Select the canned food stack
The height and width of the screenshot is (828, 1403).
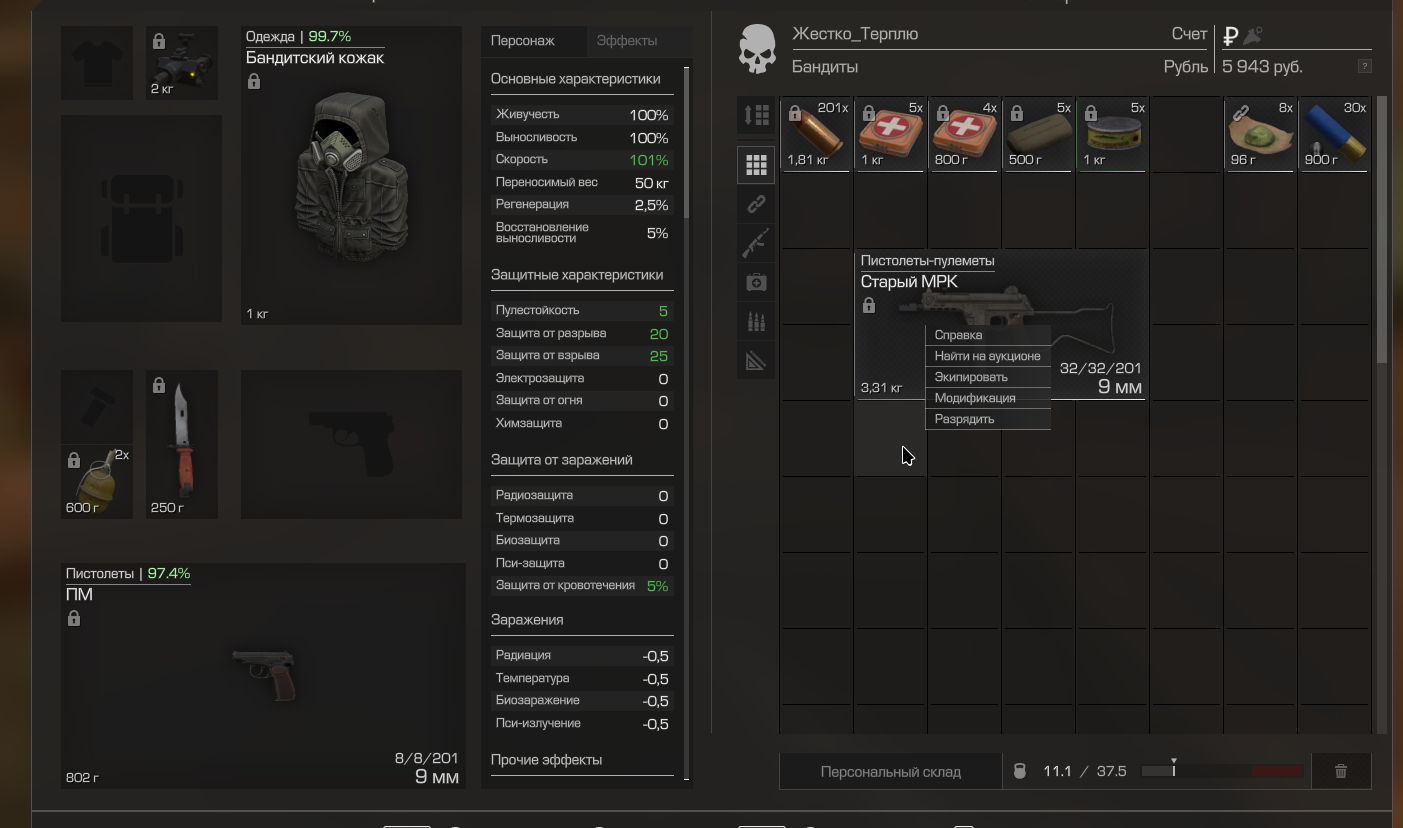1113,134
